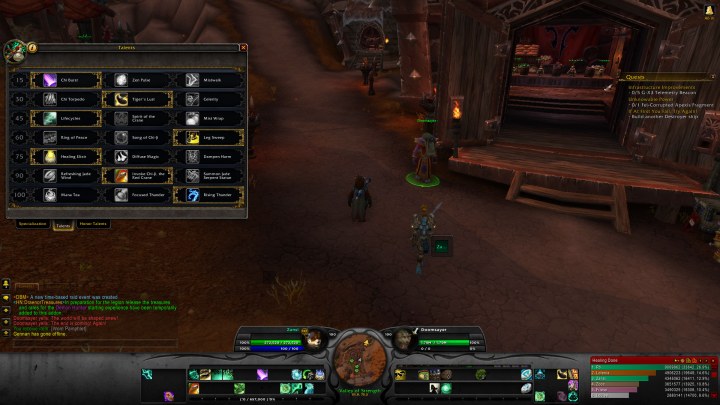This screenshot has width=720, height=405.
Task: Close the Talents window
Action: click(x=243, y=47)
